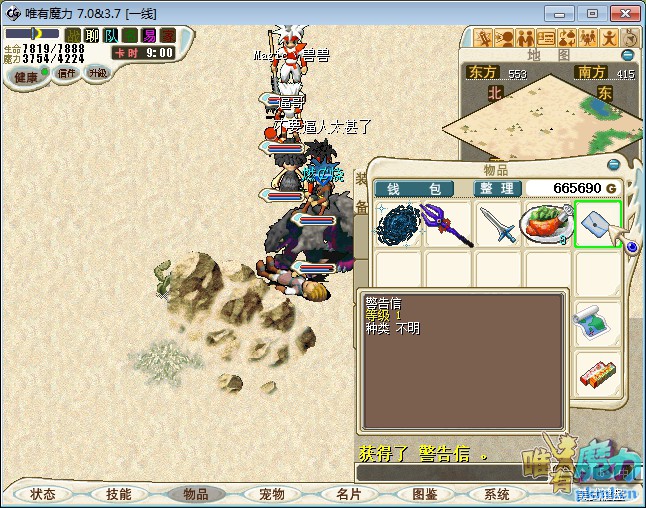Image resolution: width=646 pixels, height=508 pixels.
Task: Select the rolled map scroll item
Action: 597,326
